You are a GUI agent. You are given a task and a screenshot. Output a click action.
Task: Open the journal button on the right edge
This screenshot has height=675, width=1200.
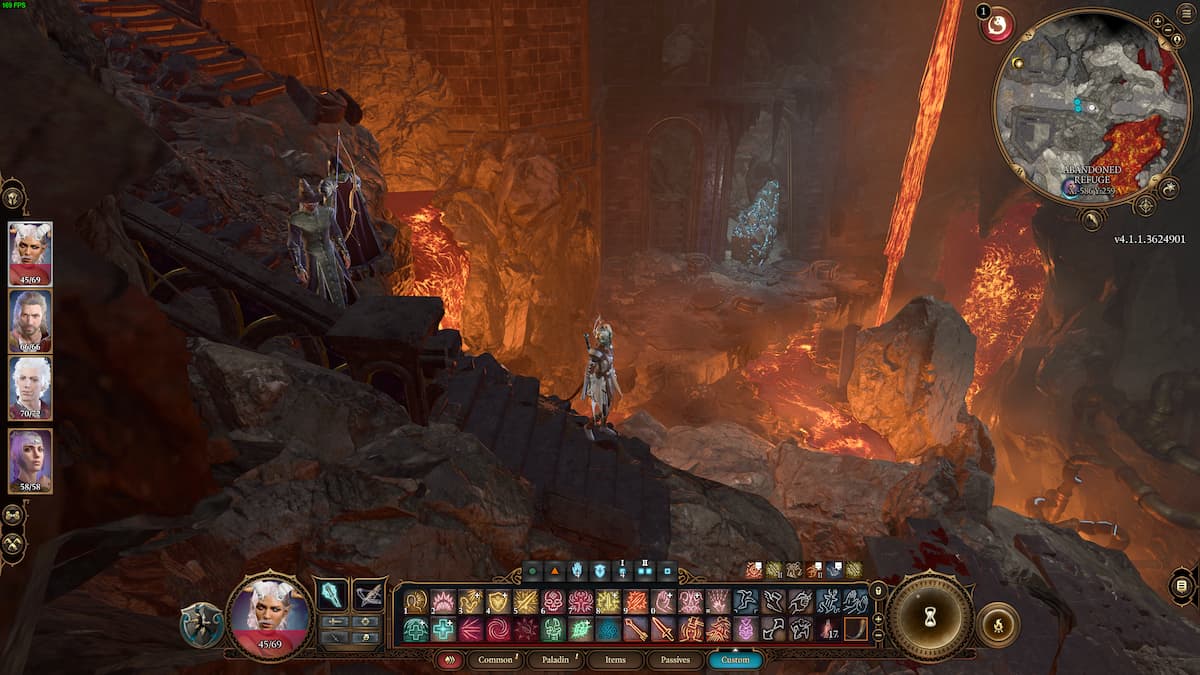point(1181,585)
